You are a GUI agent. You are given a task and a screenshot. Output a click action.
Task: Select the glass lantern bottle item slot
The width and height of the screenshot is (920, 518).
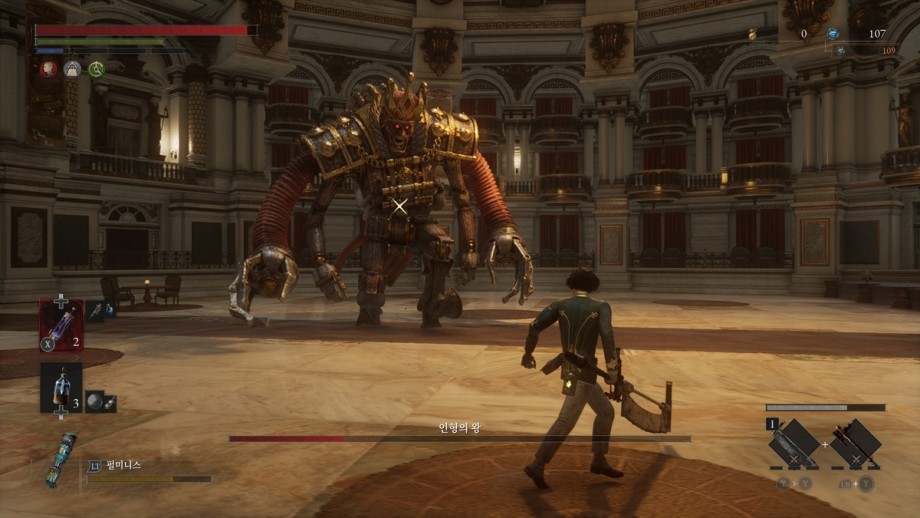pyautogui.click(x=60, y=387)
